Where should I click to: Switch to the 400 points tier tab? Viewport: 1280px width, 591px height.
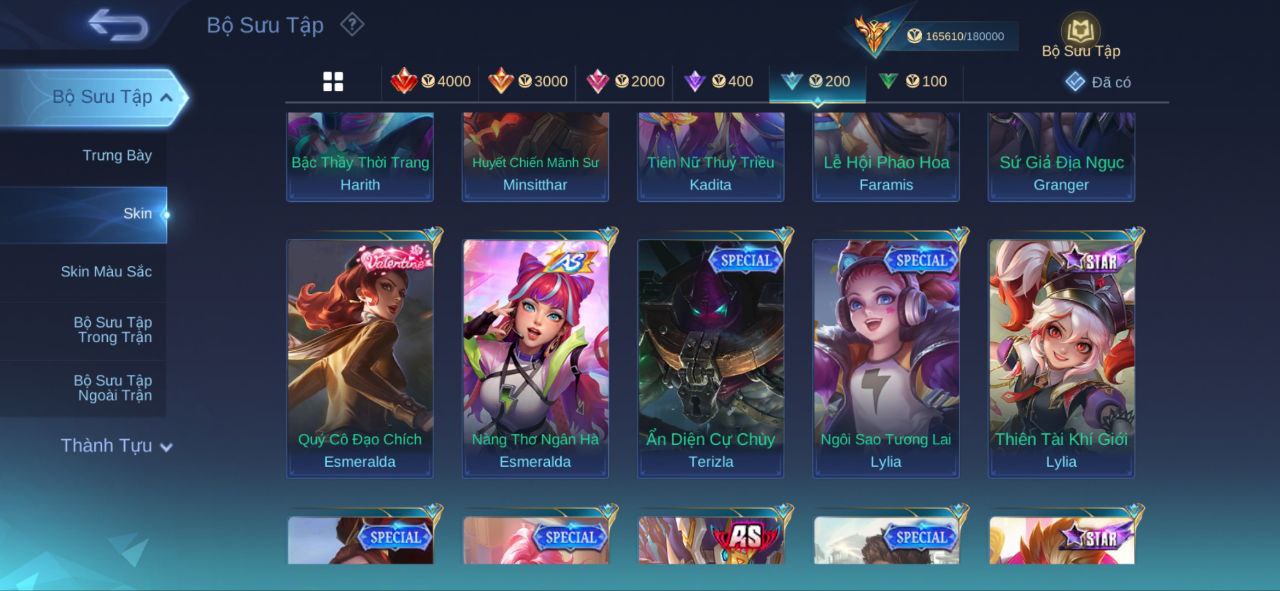718,82
